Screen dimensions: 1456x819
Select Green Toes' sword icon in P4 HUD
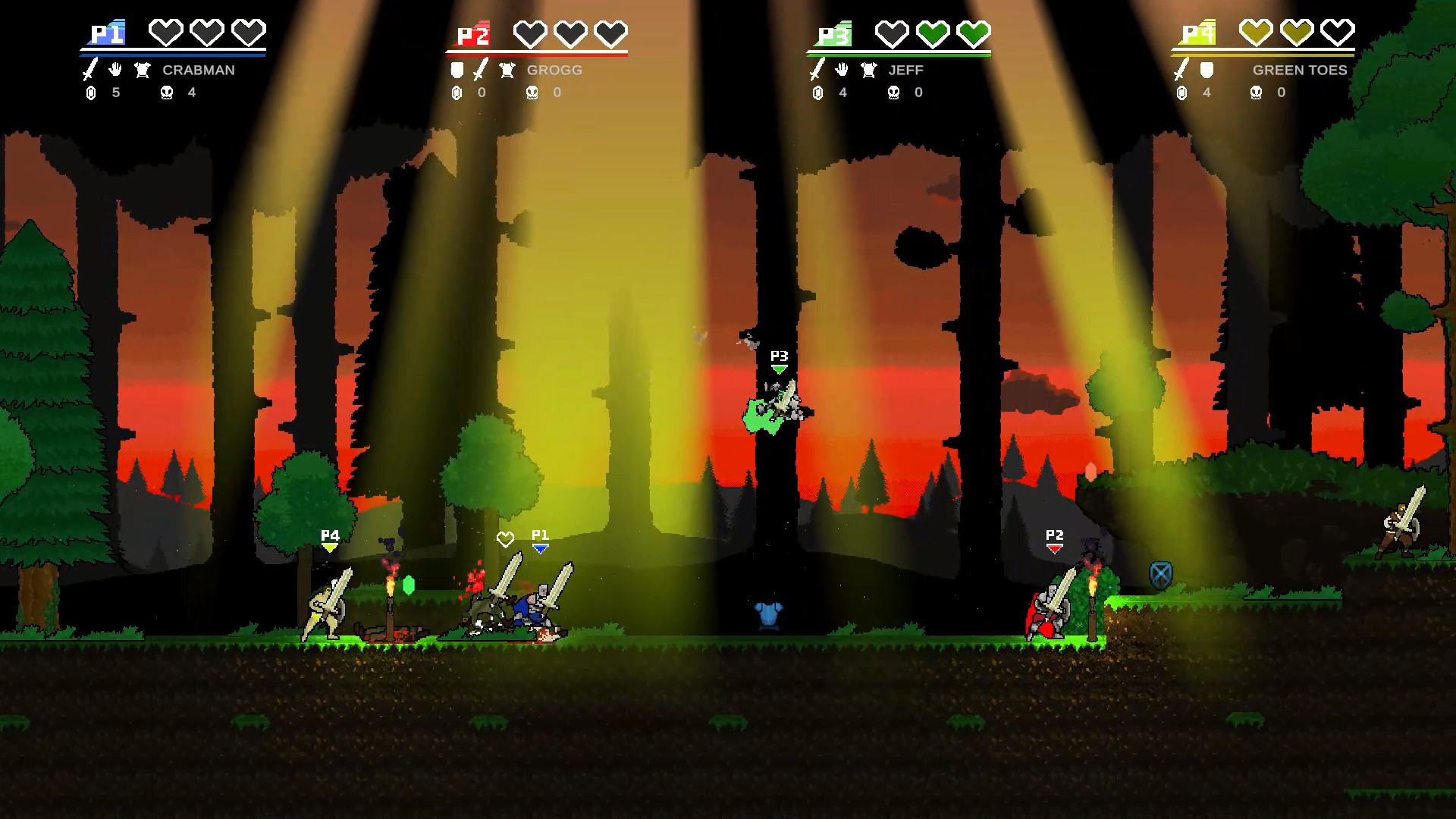(x=1180, y=71)
